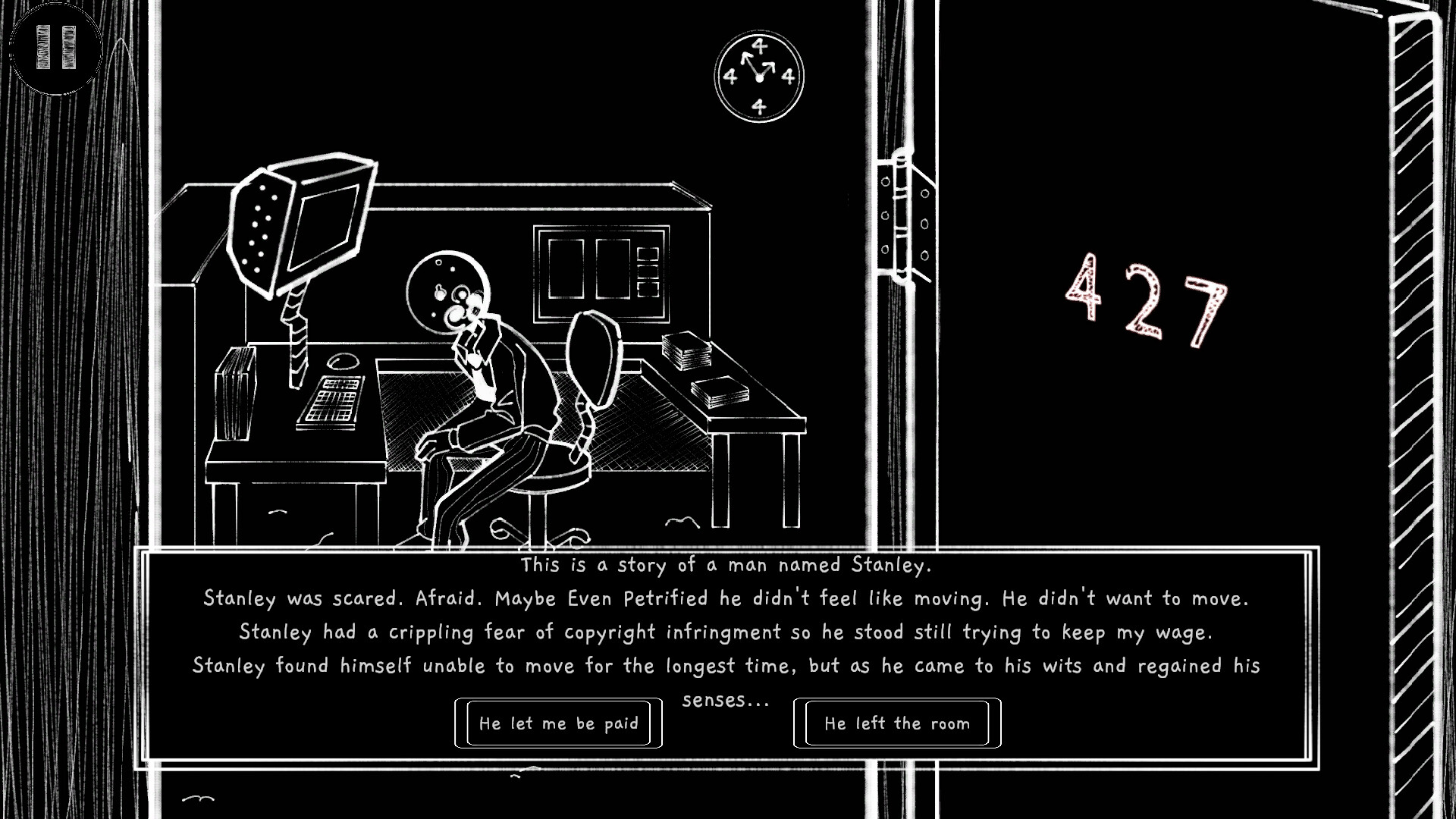
Task: Select the wall clock showing all fours
Action: pyautogui.click(x=758, y=76)
